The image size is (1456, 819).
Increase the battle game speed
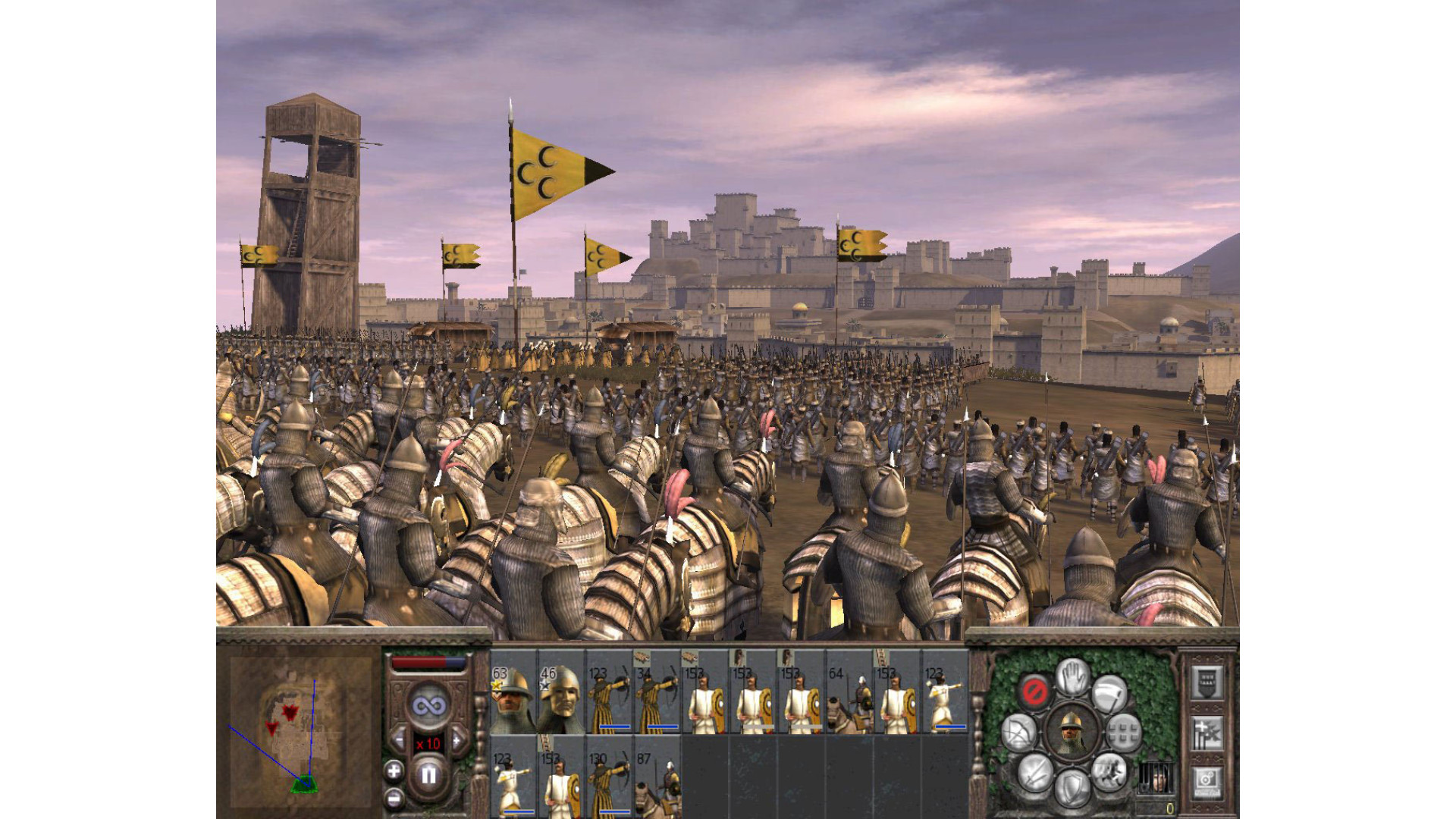point(457,739)
